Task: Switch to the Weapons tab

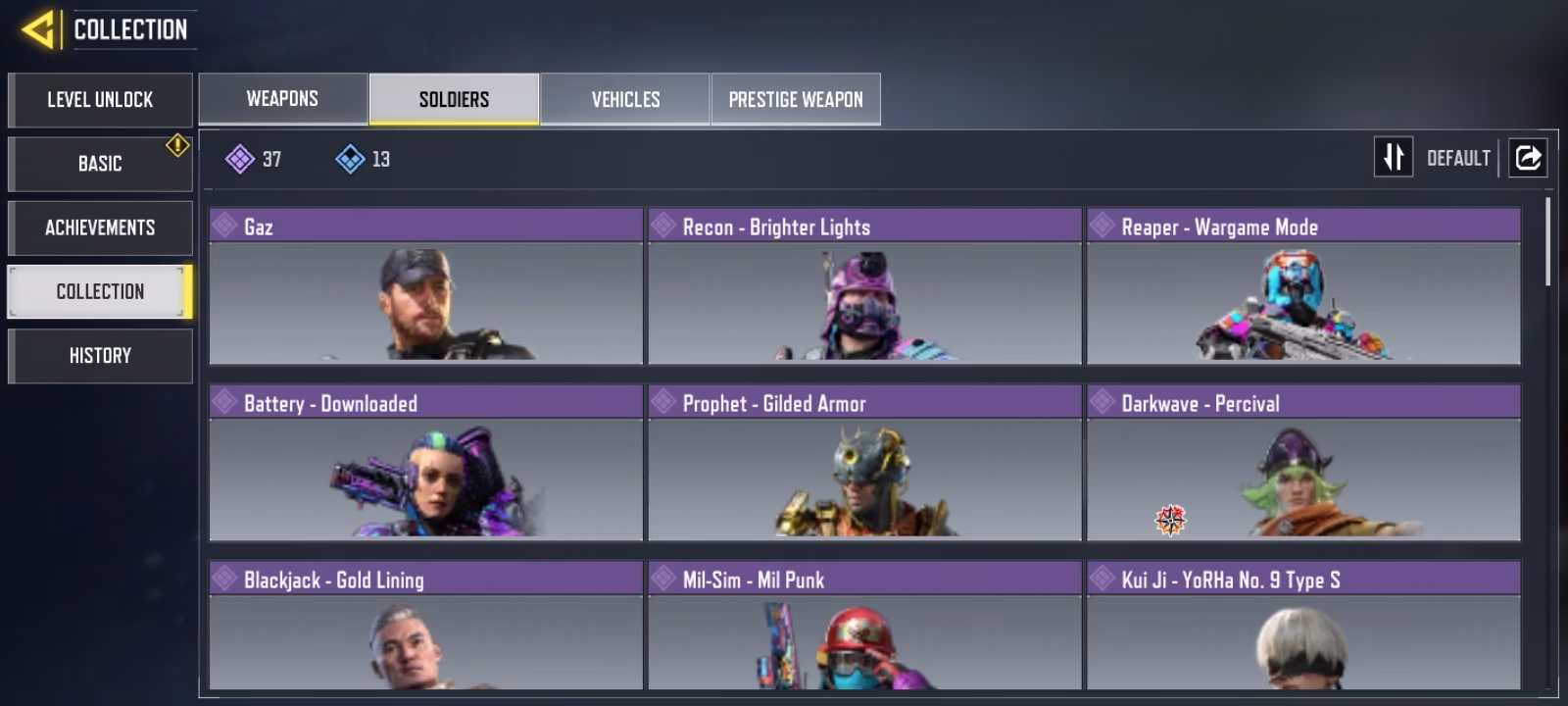Action: click(282, 99)
